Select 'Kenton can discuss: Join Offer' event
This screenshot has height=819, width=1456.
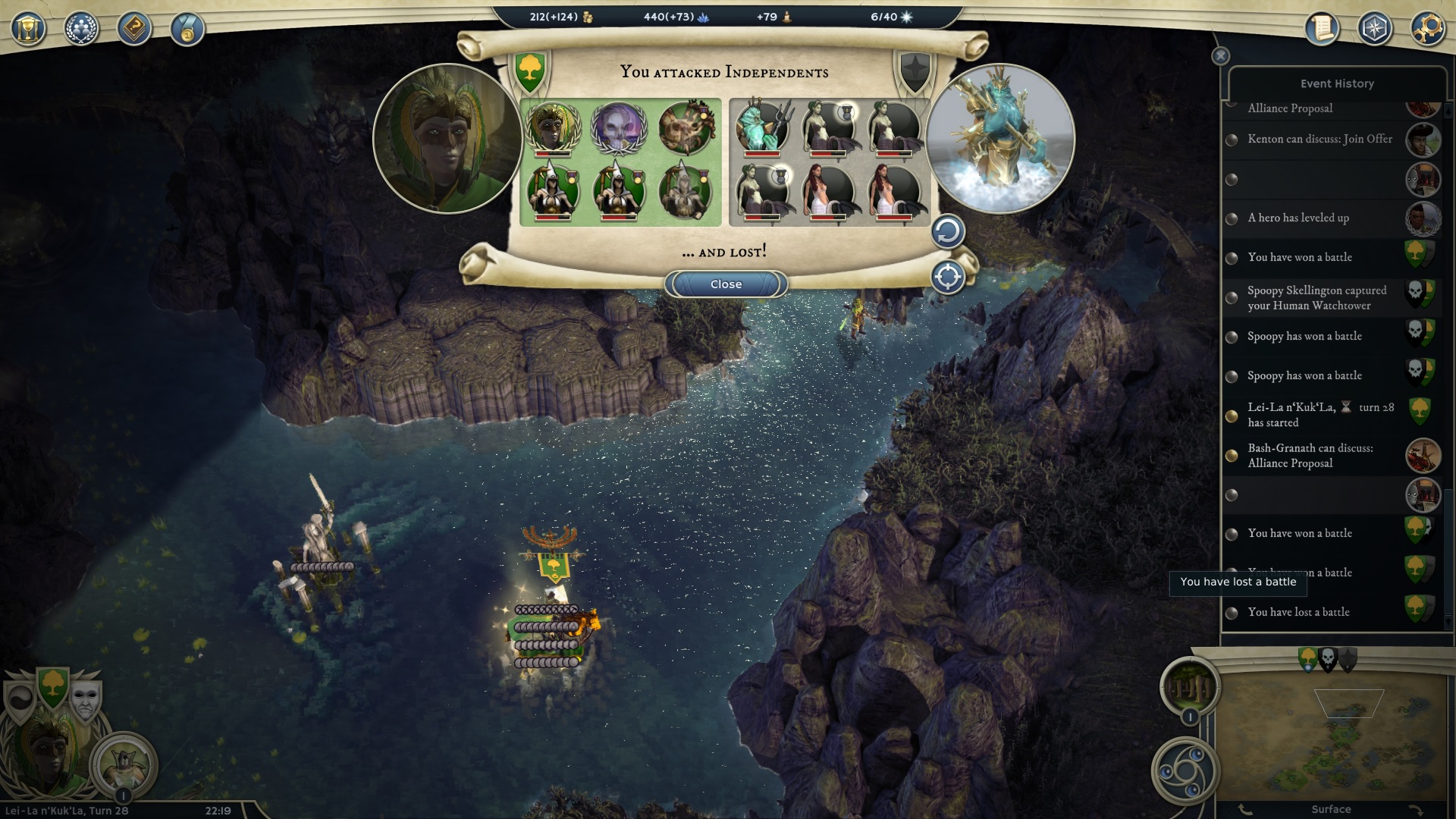coord(1319,140)
